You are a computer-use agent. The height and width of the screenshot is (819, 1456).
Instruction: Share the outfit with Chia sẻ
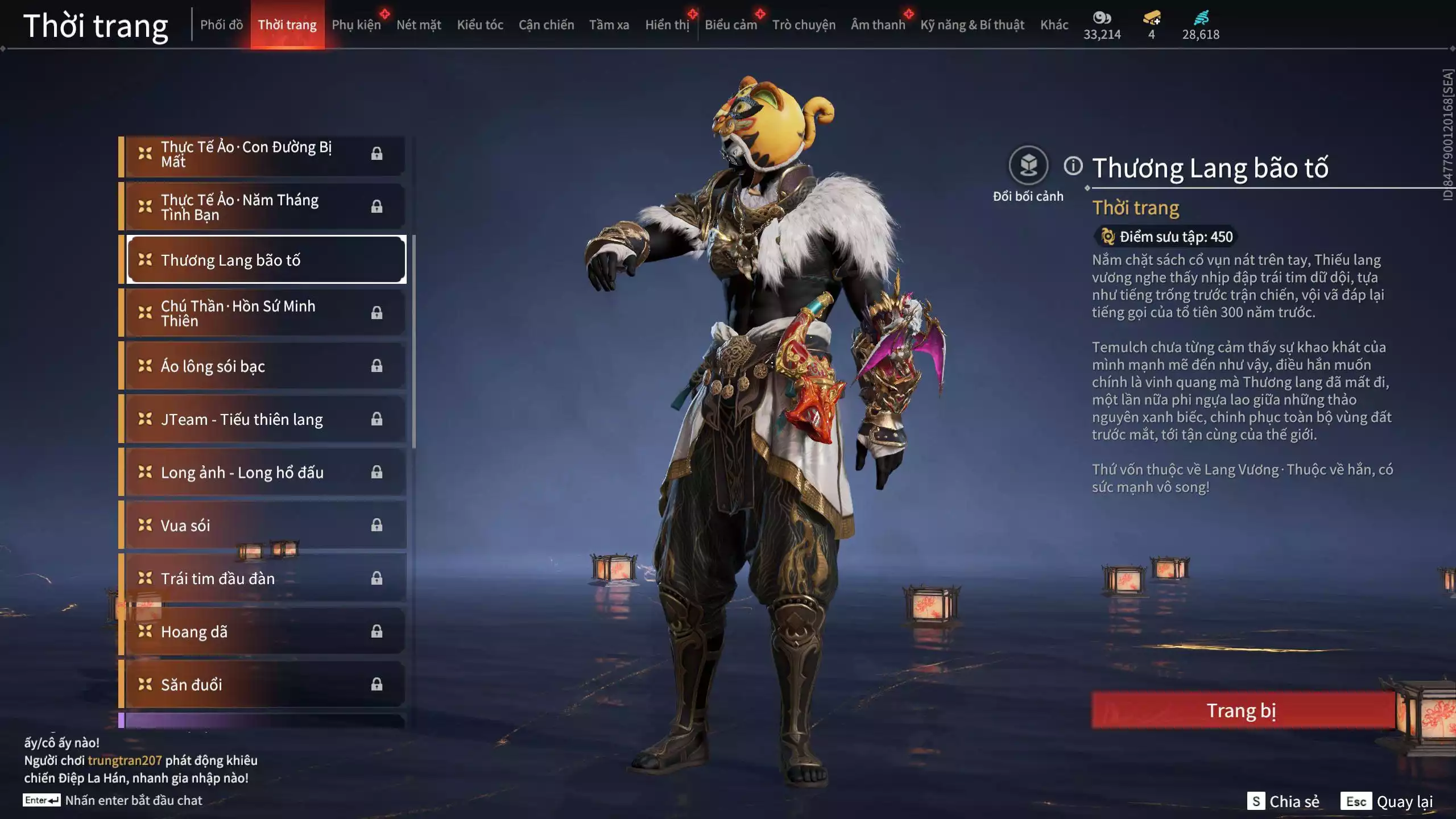point(1283,801)
